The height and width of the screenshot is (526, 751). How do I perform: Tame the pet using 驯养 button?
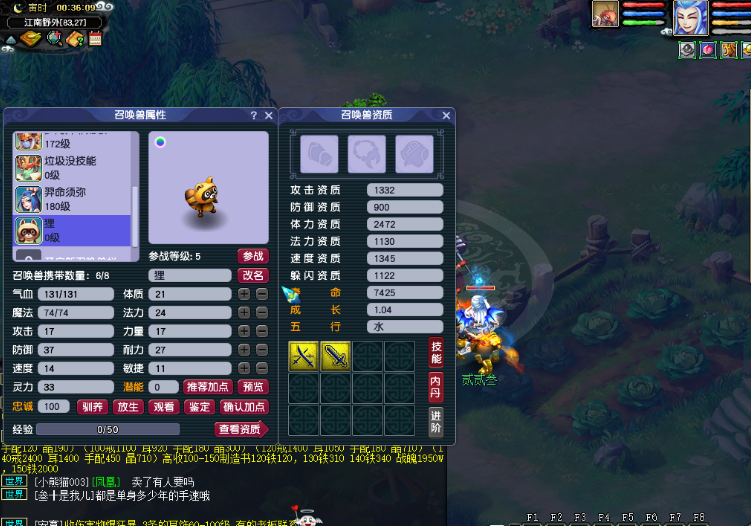click(x=92, y=407)
